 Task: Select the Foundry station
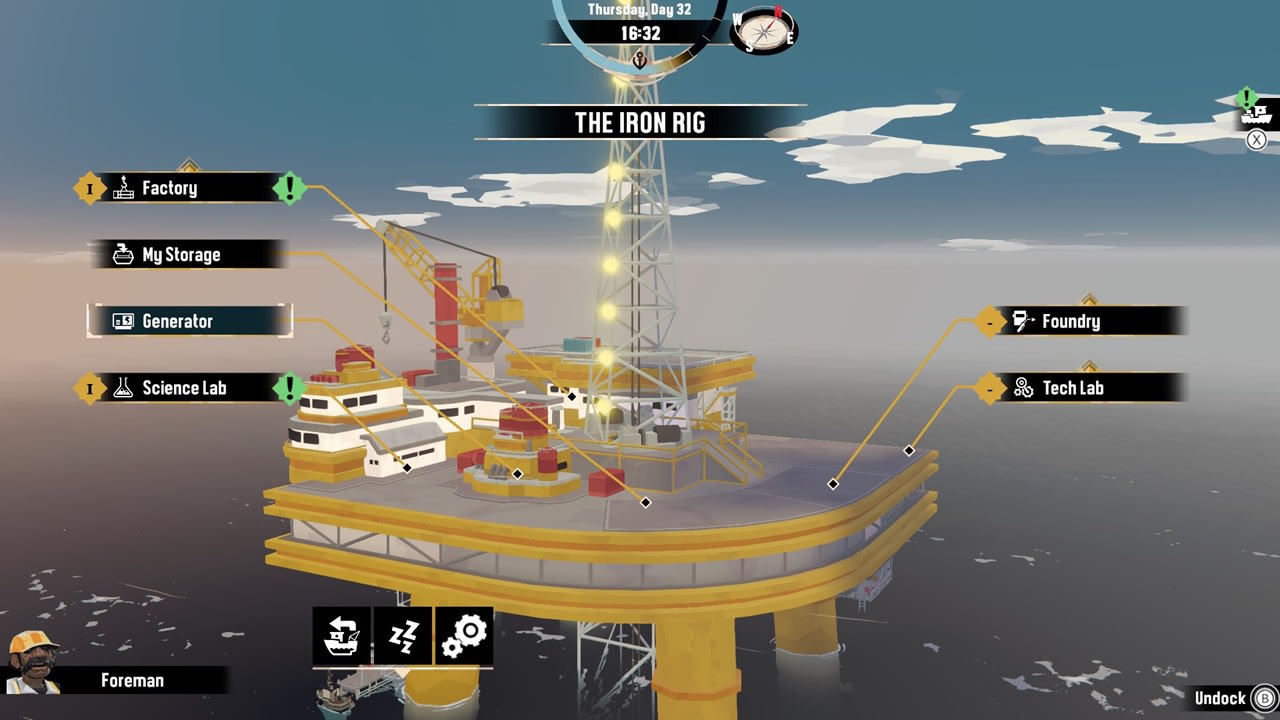[1072, 321]
